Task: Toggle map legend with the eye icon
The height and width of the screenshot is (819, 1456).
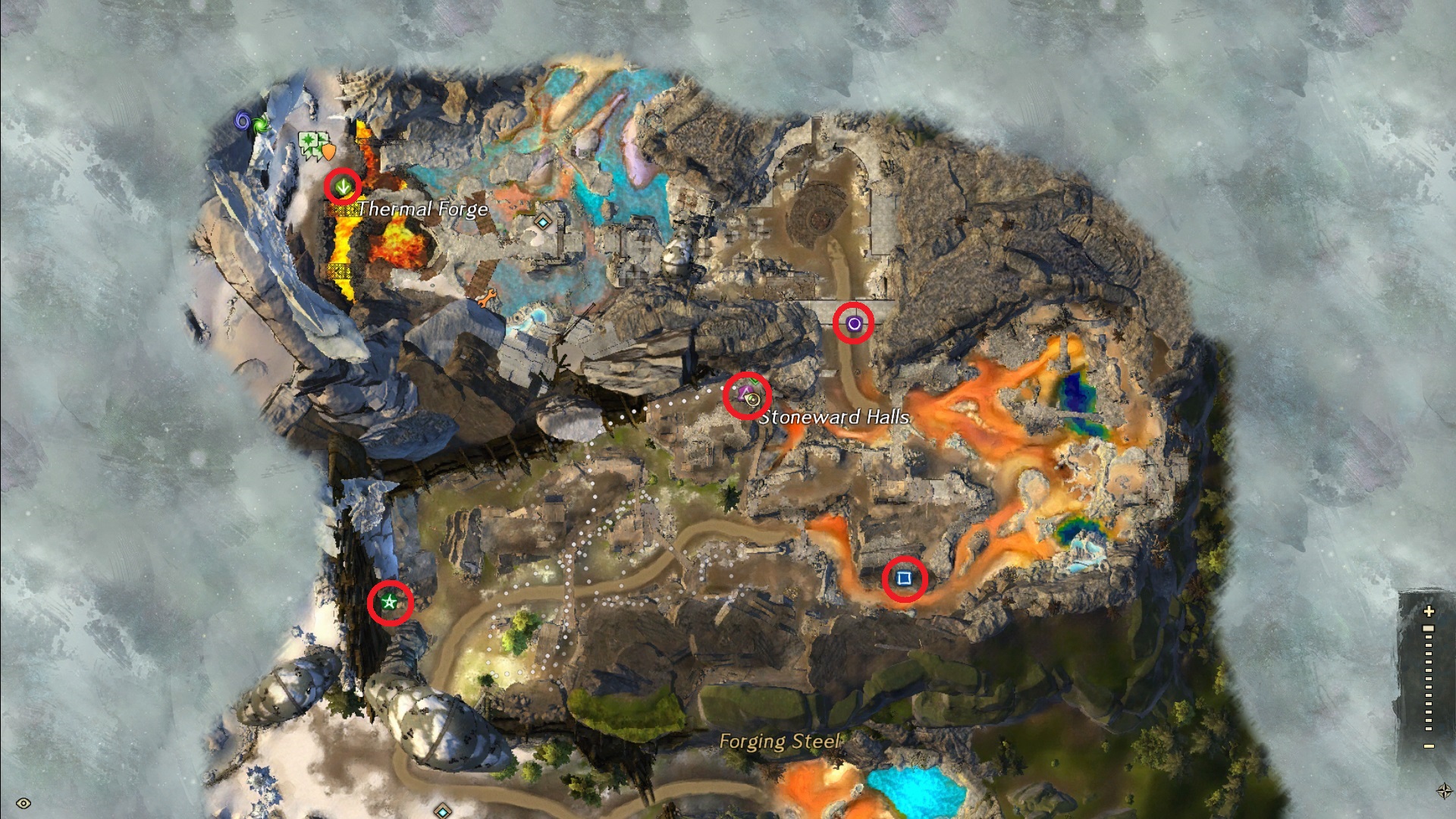Action: pyautogui.click(x=24, y=803)
